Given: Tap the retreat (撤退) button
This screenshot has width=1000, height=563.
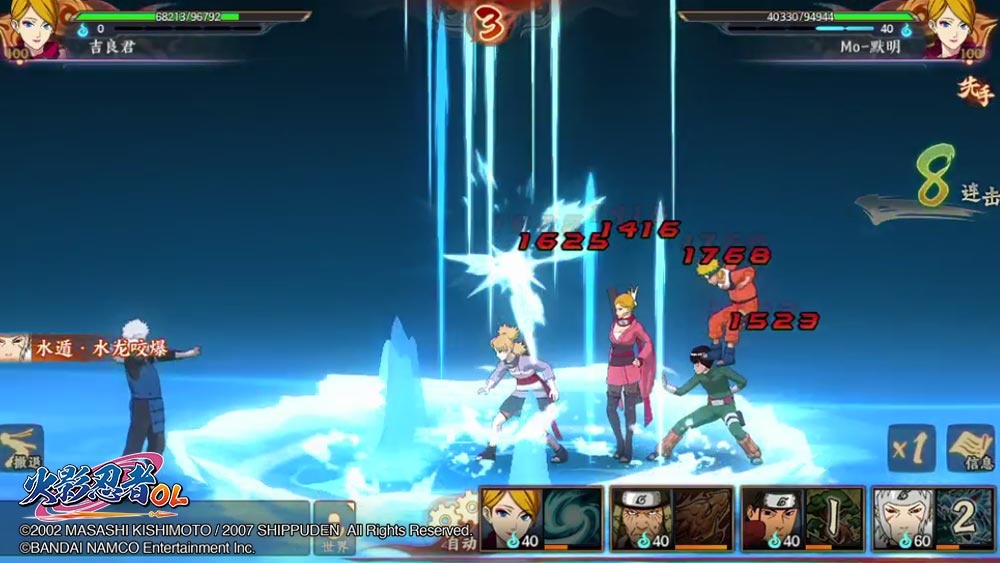Looking at the screenshot, I should pyautogui.click(x=21, y=449).
